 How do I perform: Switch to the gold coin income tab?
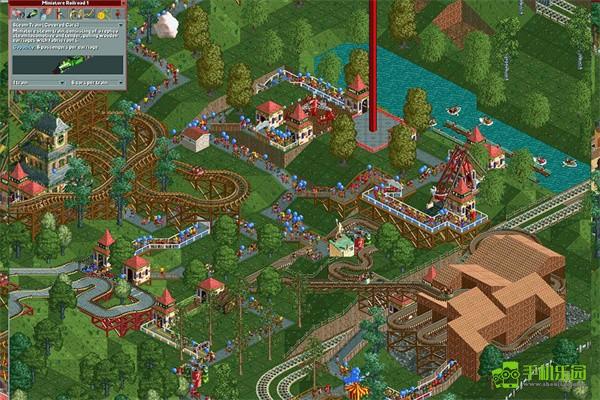tap(101, 14)
